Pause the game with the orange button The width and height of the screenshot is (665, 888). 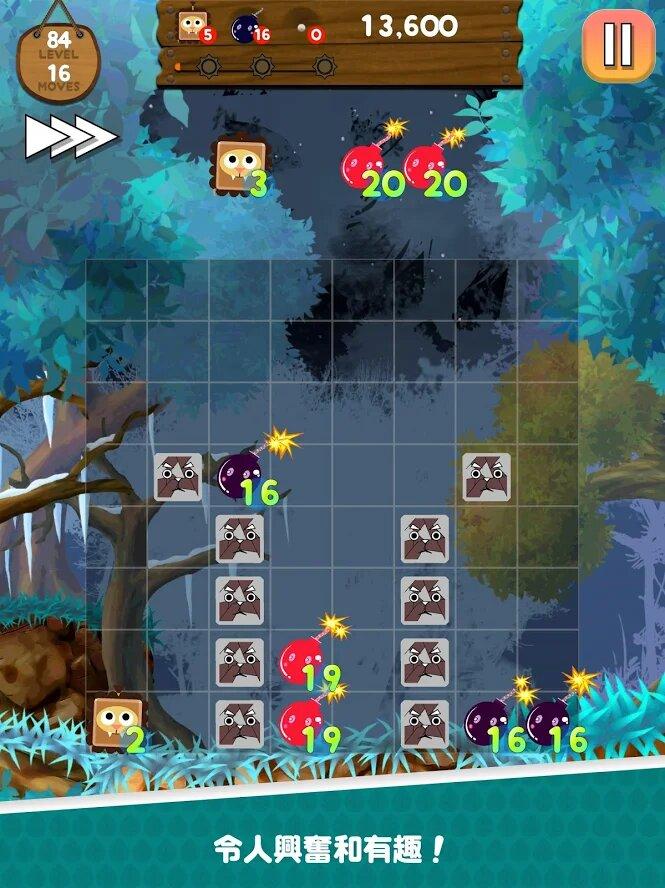[x=617, y=45]
